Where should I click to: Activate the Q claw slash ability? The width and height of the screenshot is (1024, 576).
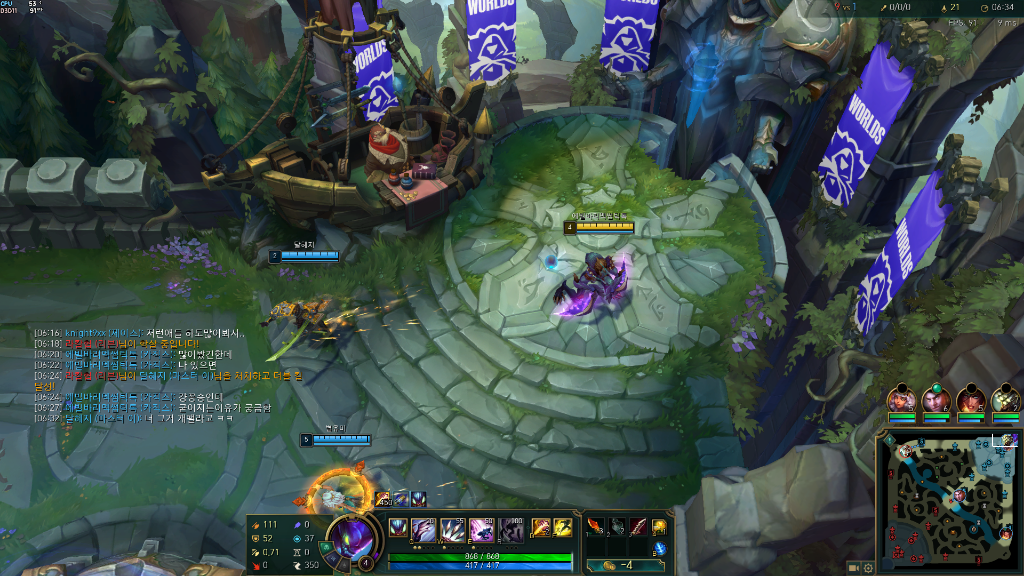pyautogui.click(x=423, y=529)
